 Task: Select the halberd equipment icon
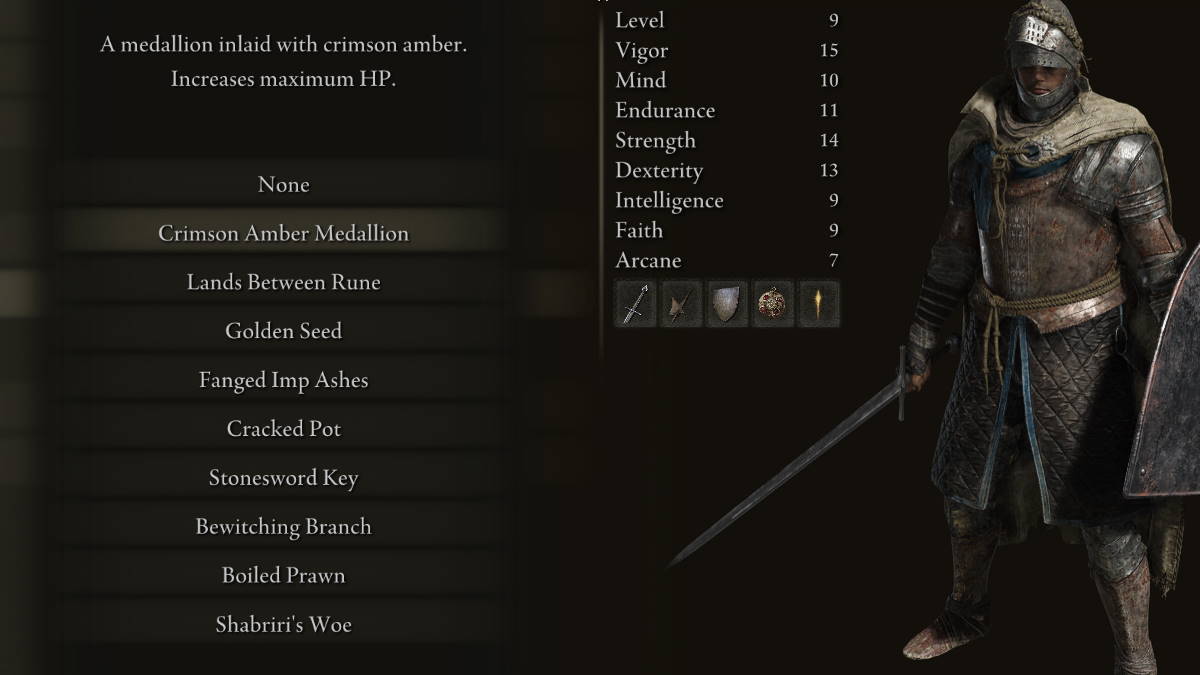pos(680,304)
